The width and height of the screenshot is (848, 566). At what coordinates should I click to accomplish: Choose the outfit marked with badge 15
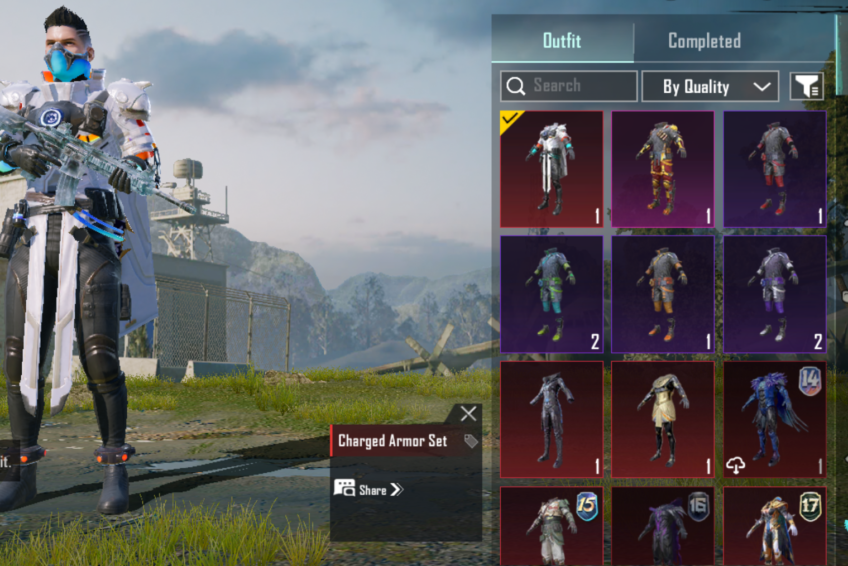[551, 526]
